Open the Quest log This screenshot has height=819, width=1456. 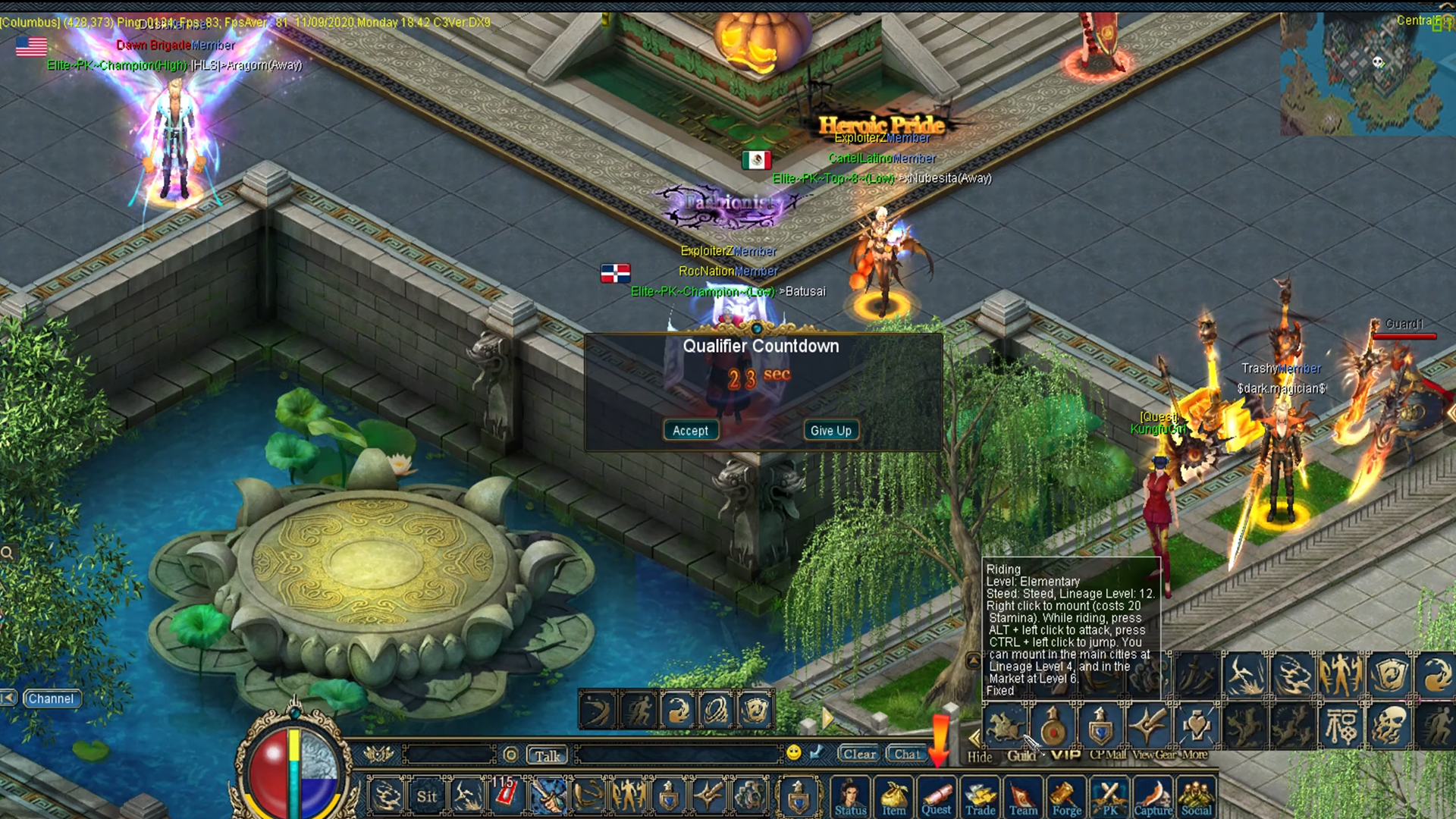click(937, 799)
